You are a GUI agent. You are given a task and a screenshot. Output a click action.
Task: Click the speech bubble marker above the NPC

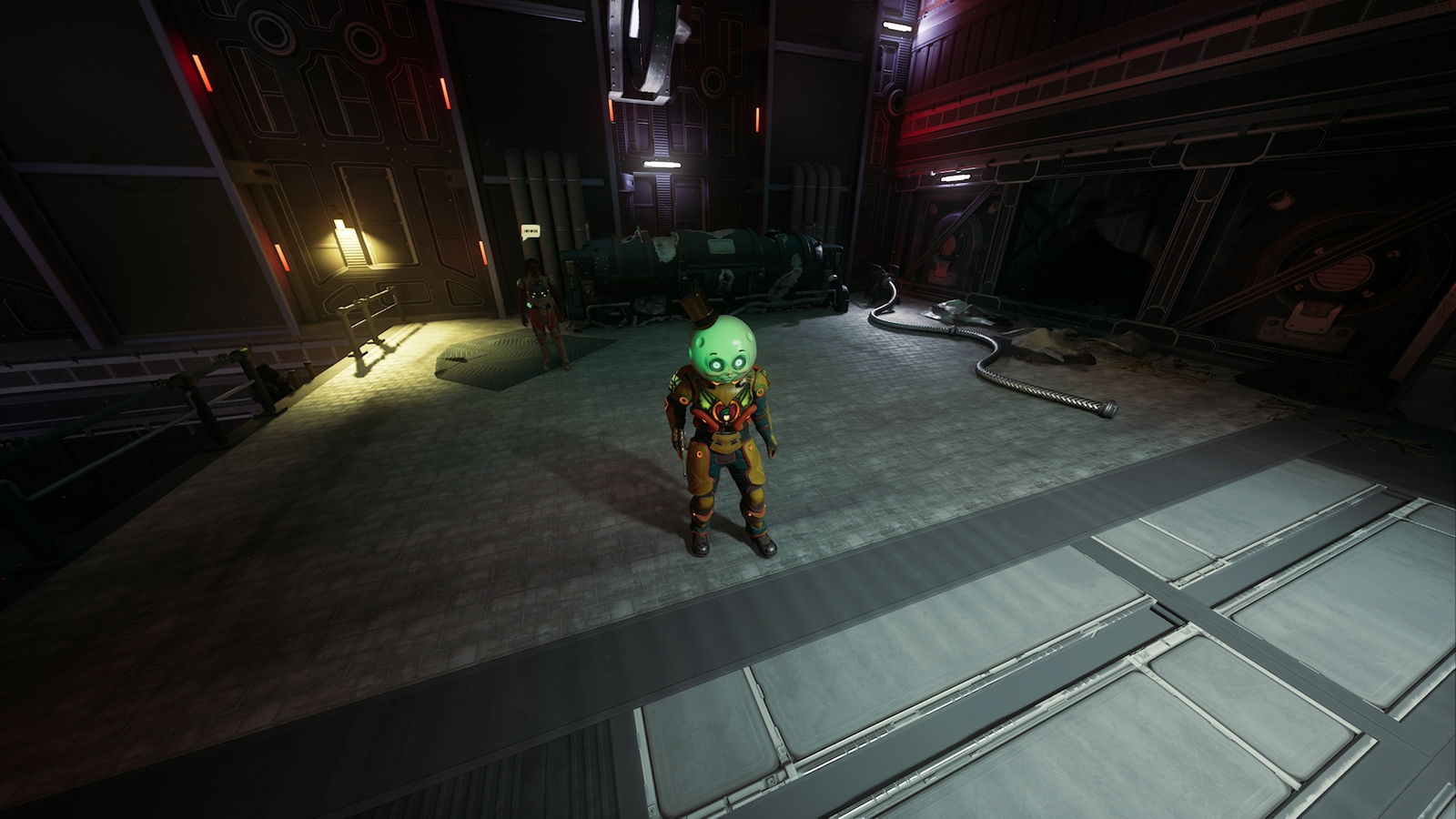(x=531, y=231)
